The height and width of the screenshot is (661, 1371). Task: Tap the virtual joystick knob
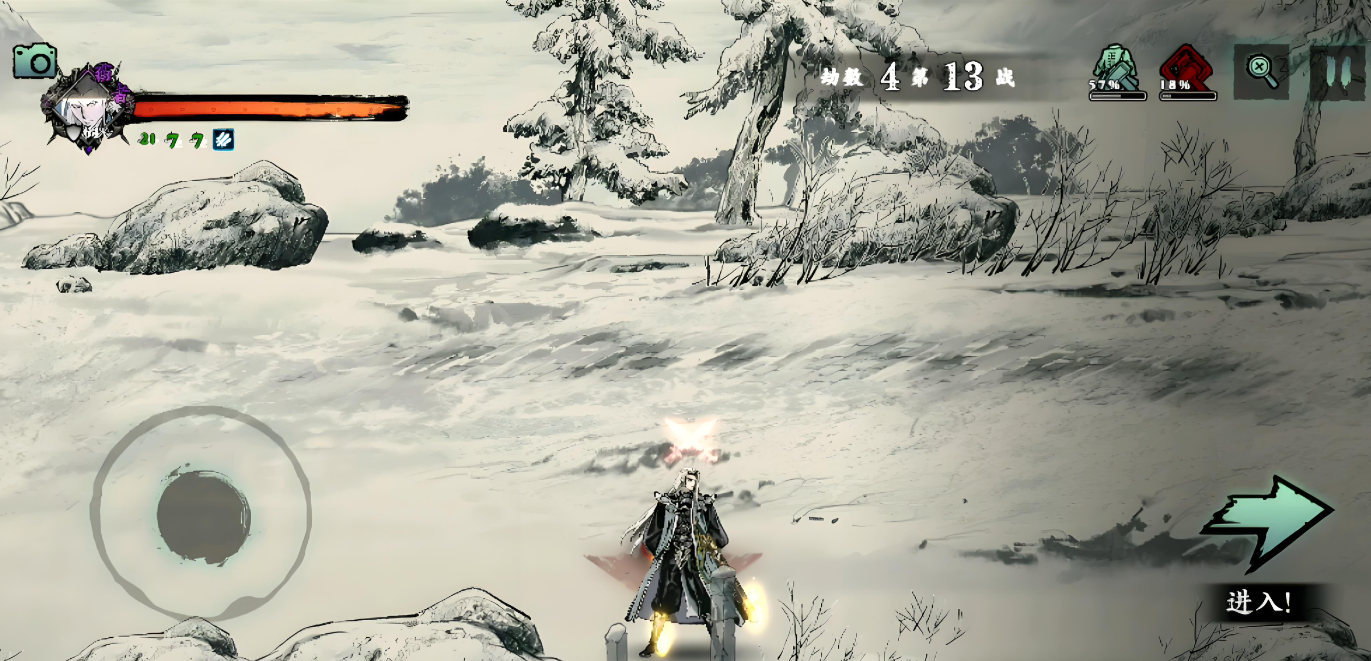click(x=203, y=516)
